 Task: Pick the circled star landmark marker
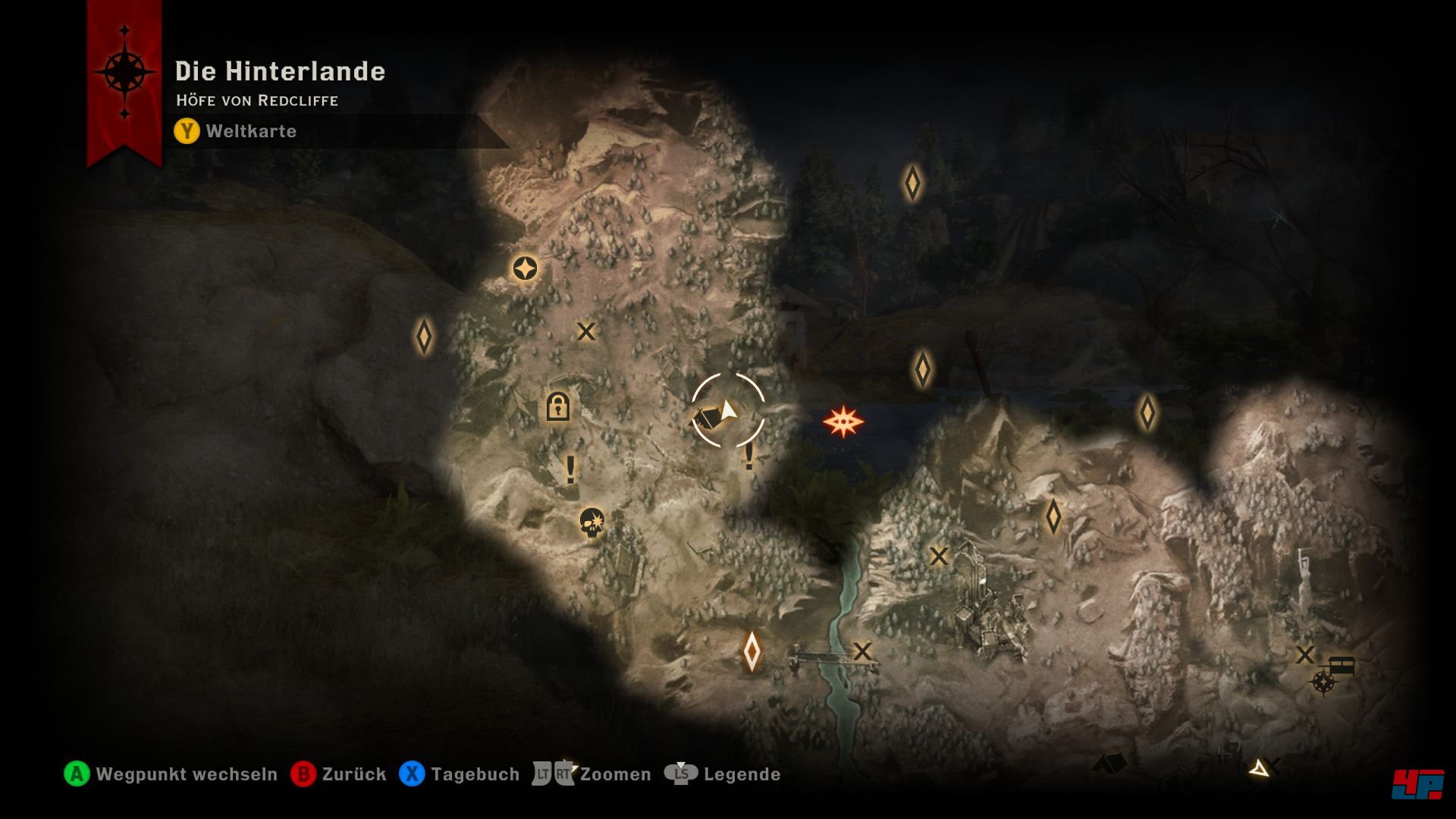pyautogui.click(x=525, y=268)
